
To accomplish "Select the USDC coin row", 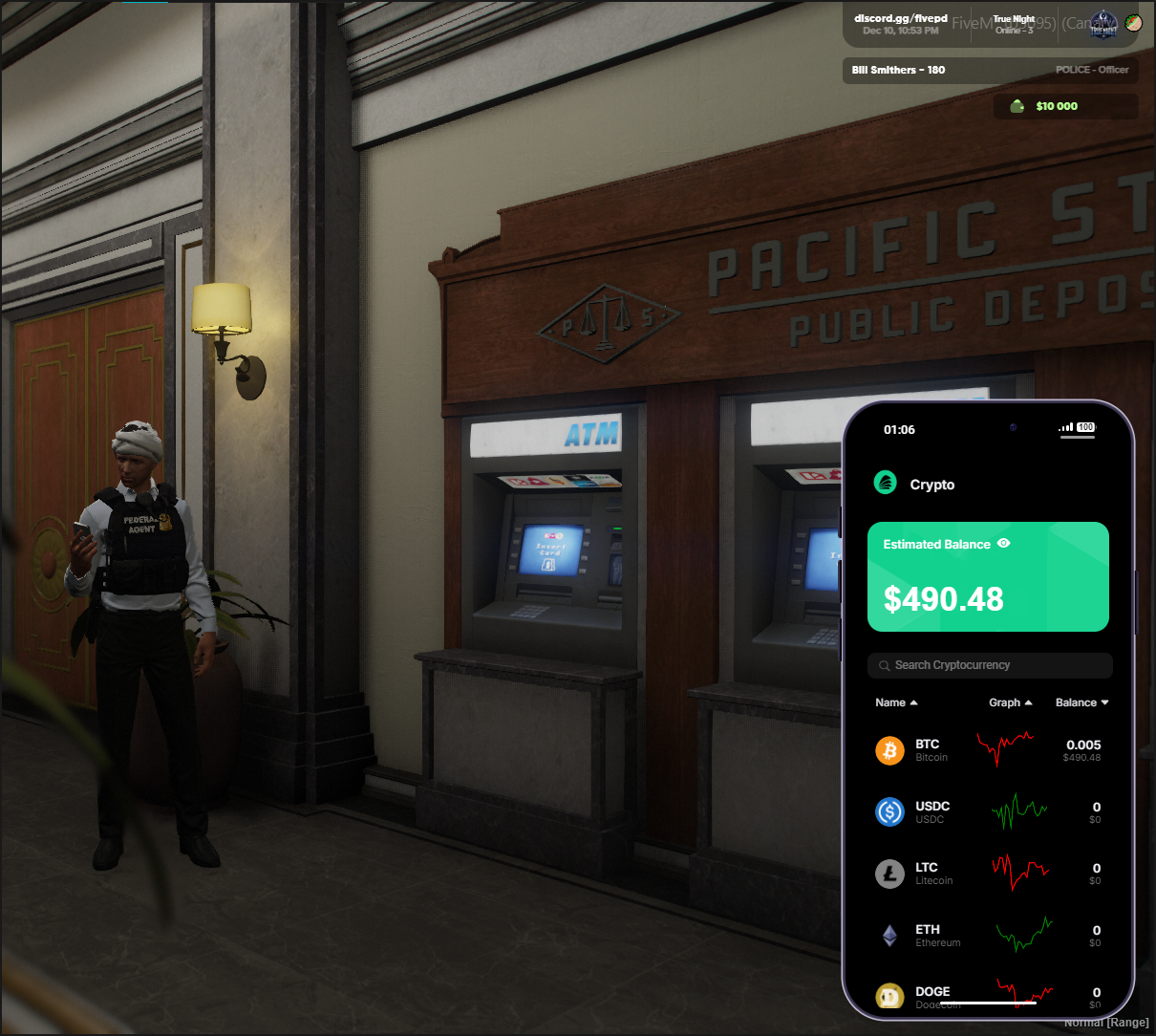I will coord(988,812).
